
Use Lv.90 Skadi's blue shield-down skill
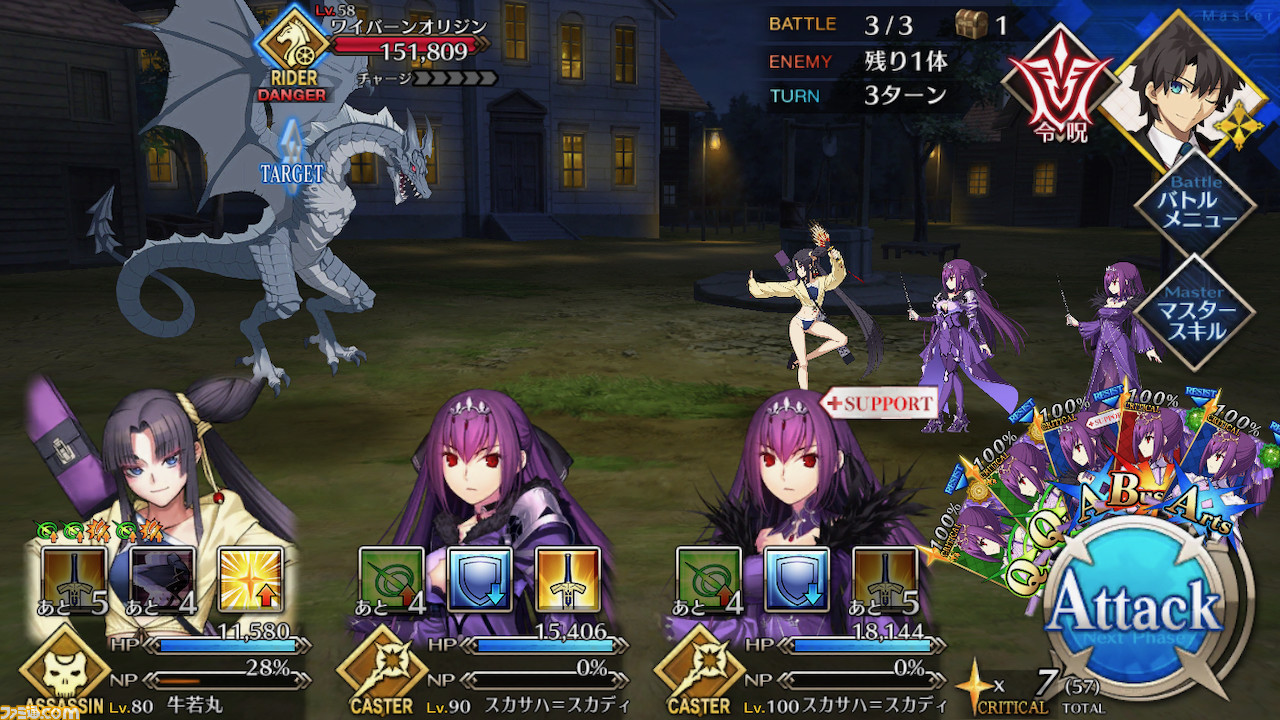pyautogui.click(x=480, y=580)
